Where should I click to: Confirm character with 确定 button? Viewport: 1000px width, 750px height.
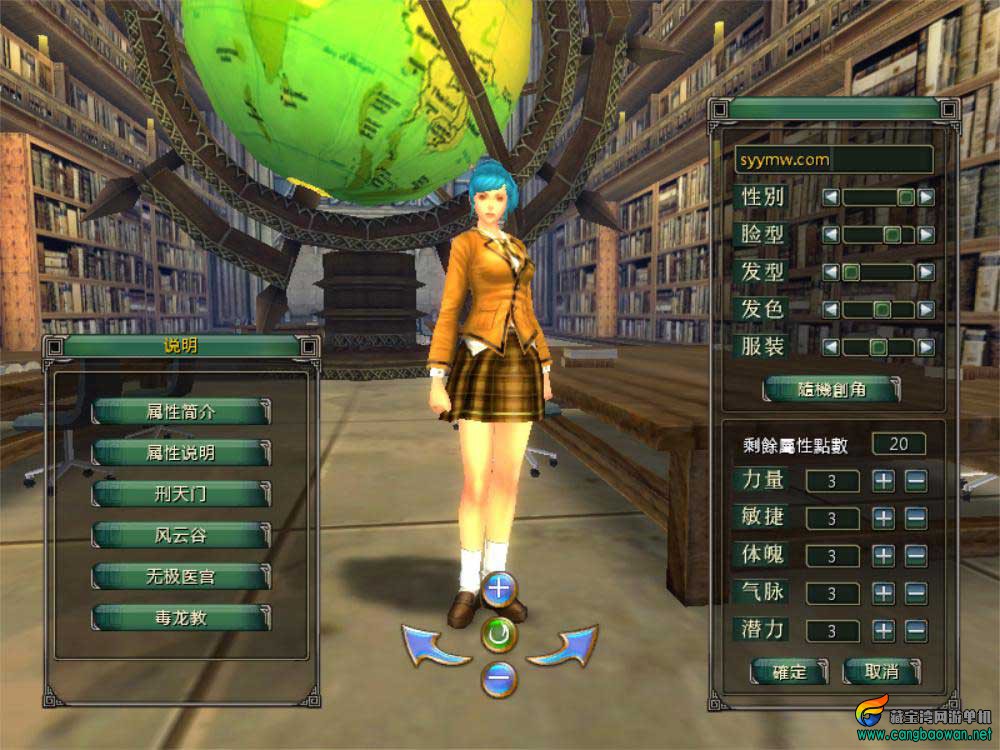pos(790,671)
